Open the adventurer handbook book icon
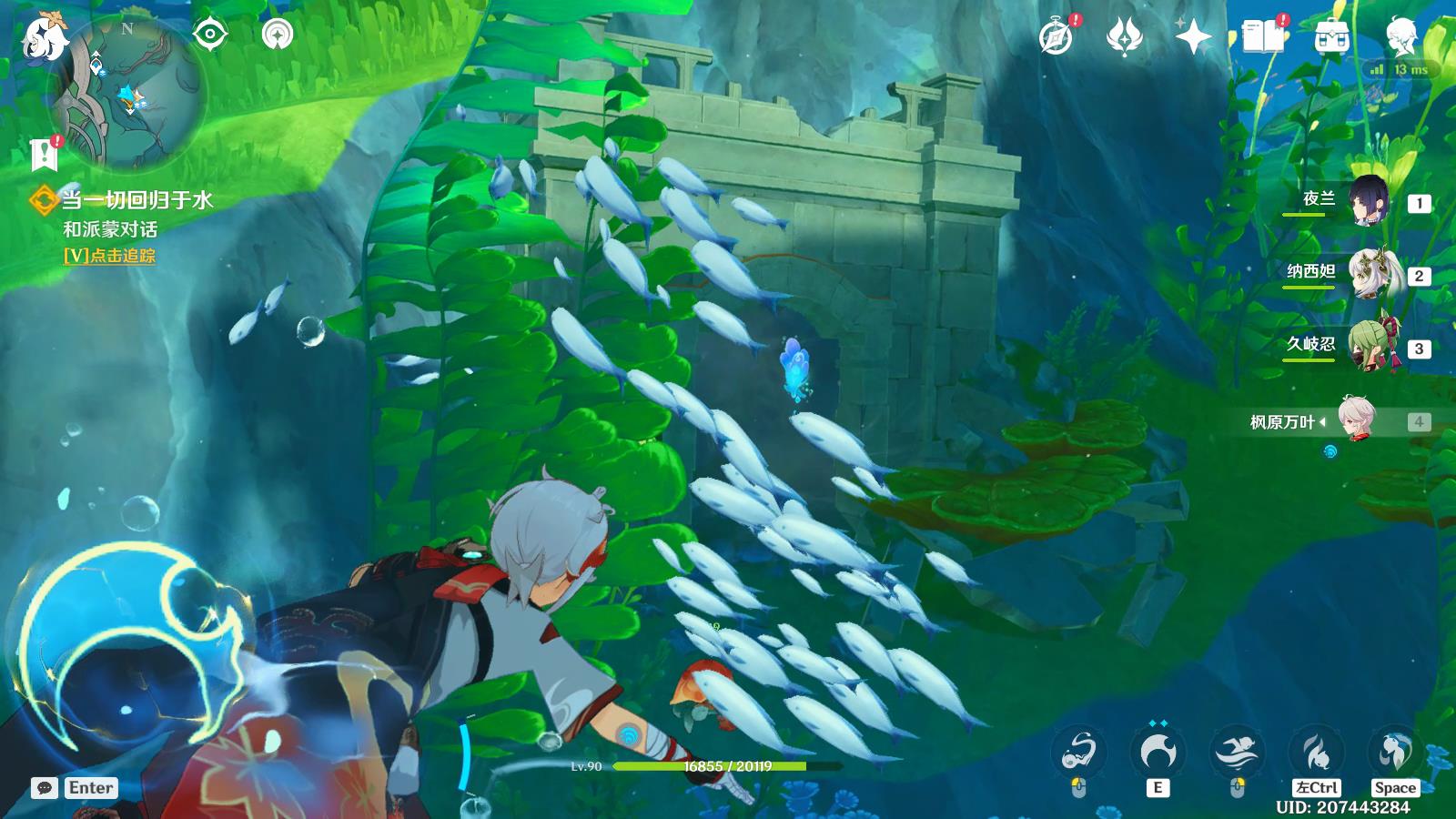 tap(1263, 37)
